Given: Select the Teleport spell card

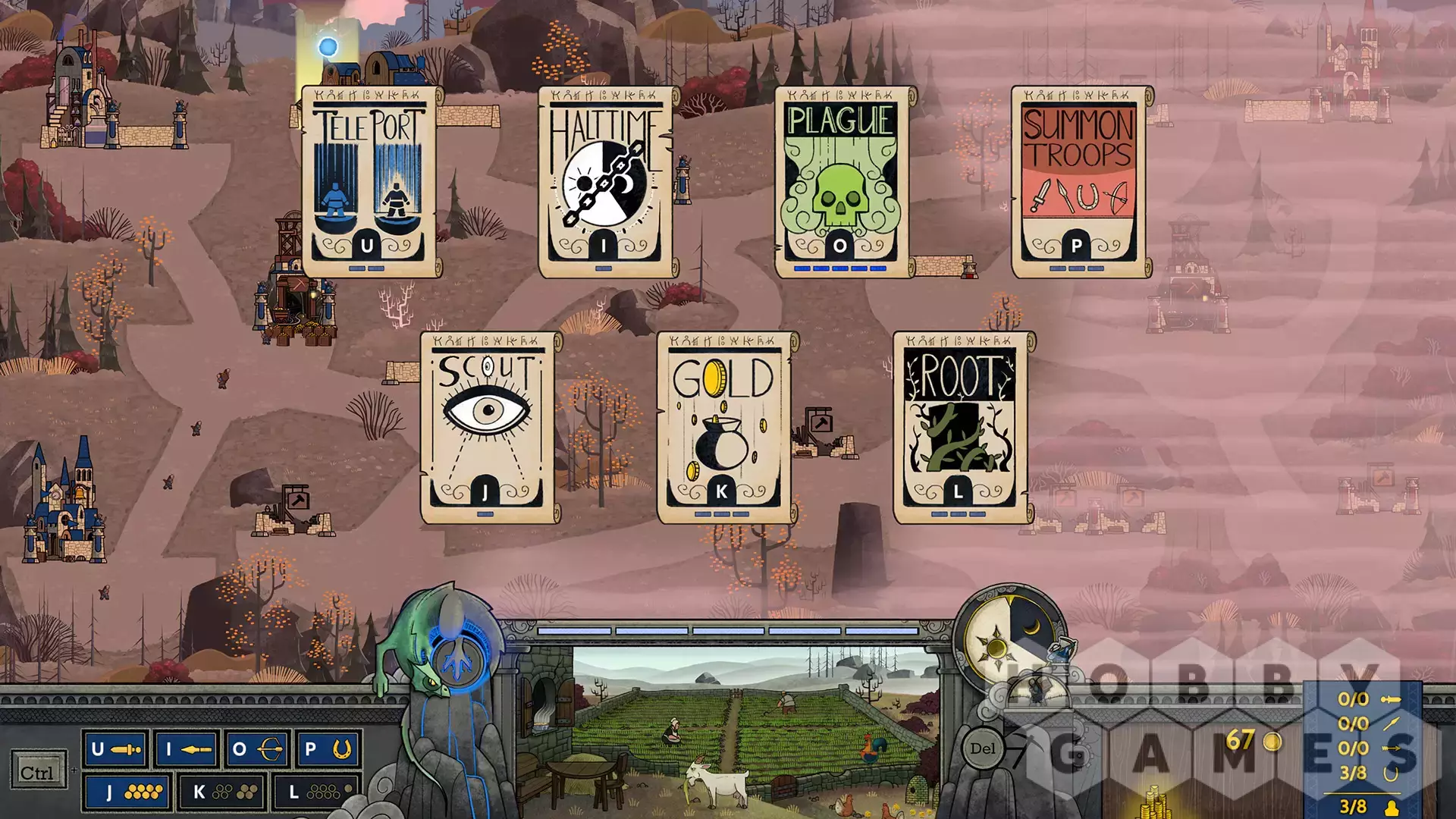Looking at the screenshot, I should (x=368, y=182).
